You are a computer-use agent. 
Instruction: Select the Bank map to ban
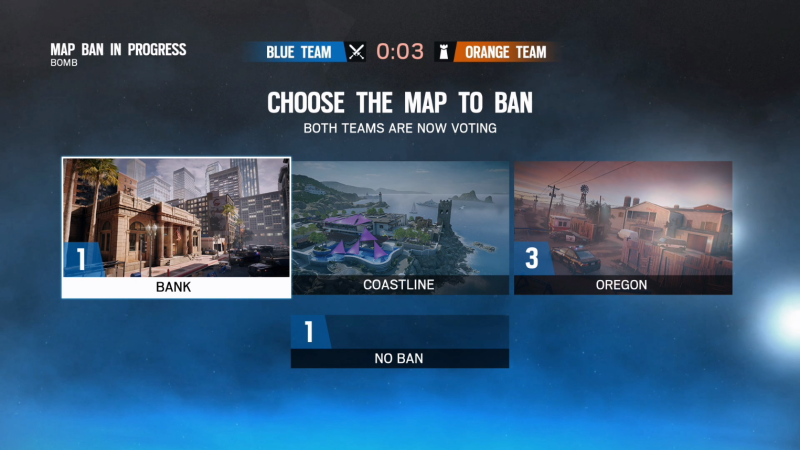click(176, 227)
